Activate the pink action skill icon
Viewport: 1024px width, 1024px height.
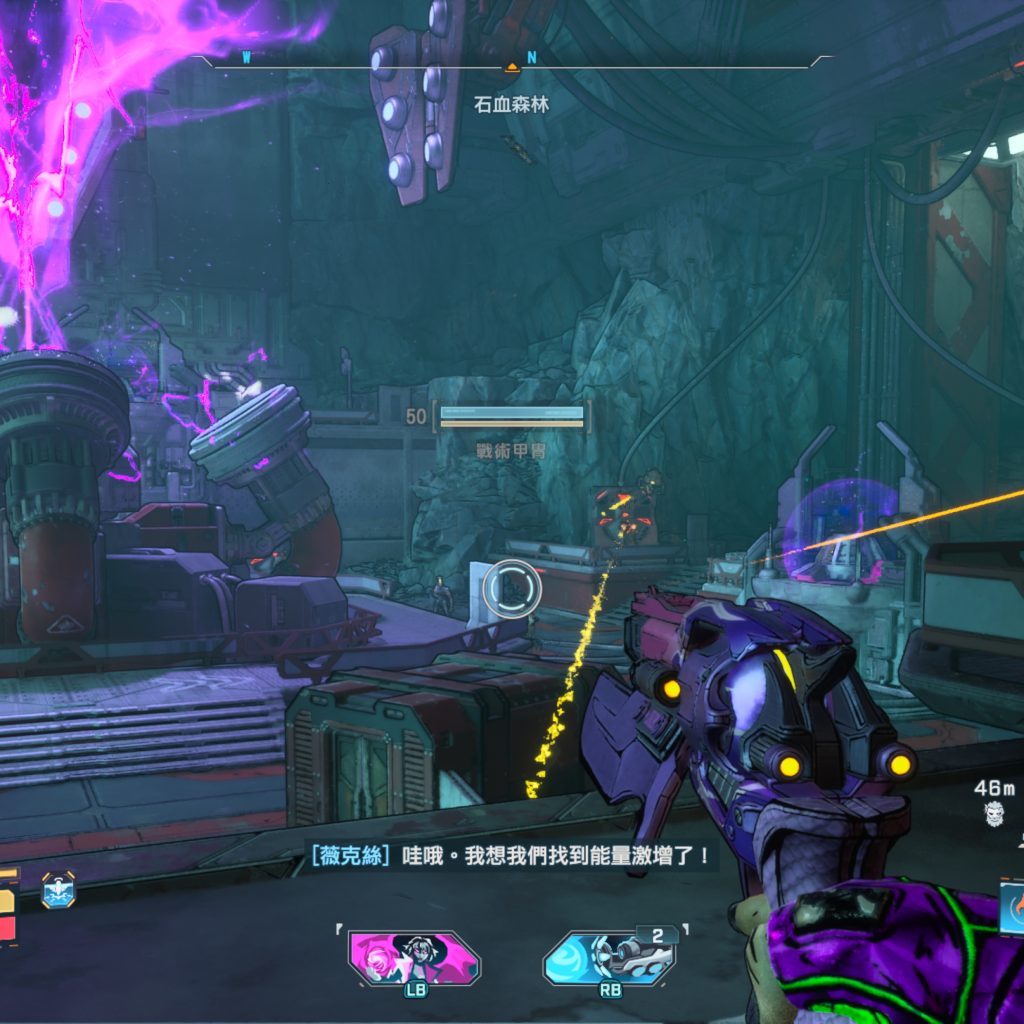click(414, 957)
